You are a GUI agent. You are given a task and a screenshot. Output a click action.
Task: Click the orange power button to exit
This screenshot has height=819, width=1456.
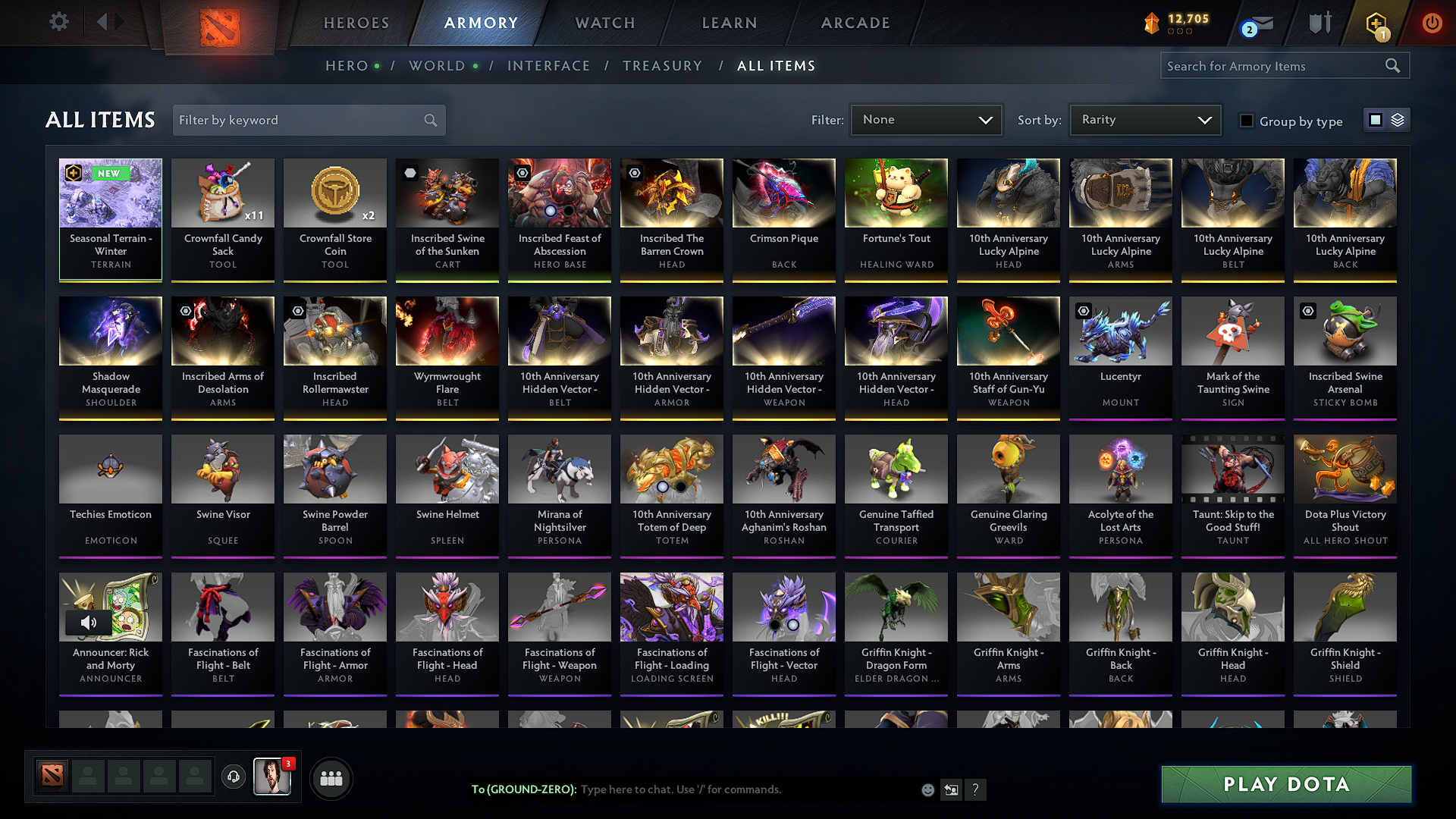[x=1432, y=23]
